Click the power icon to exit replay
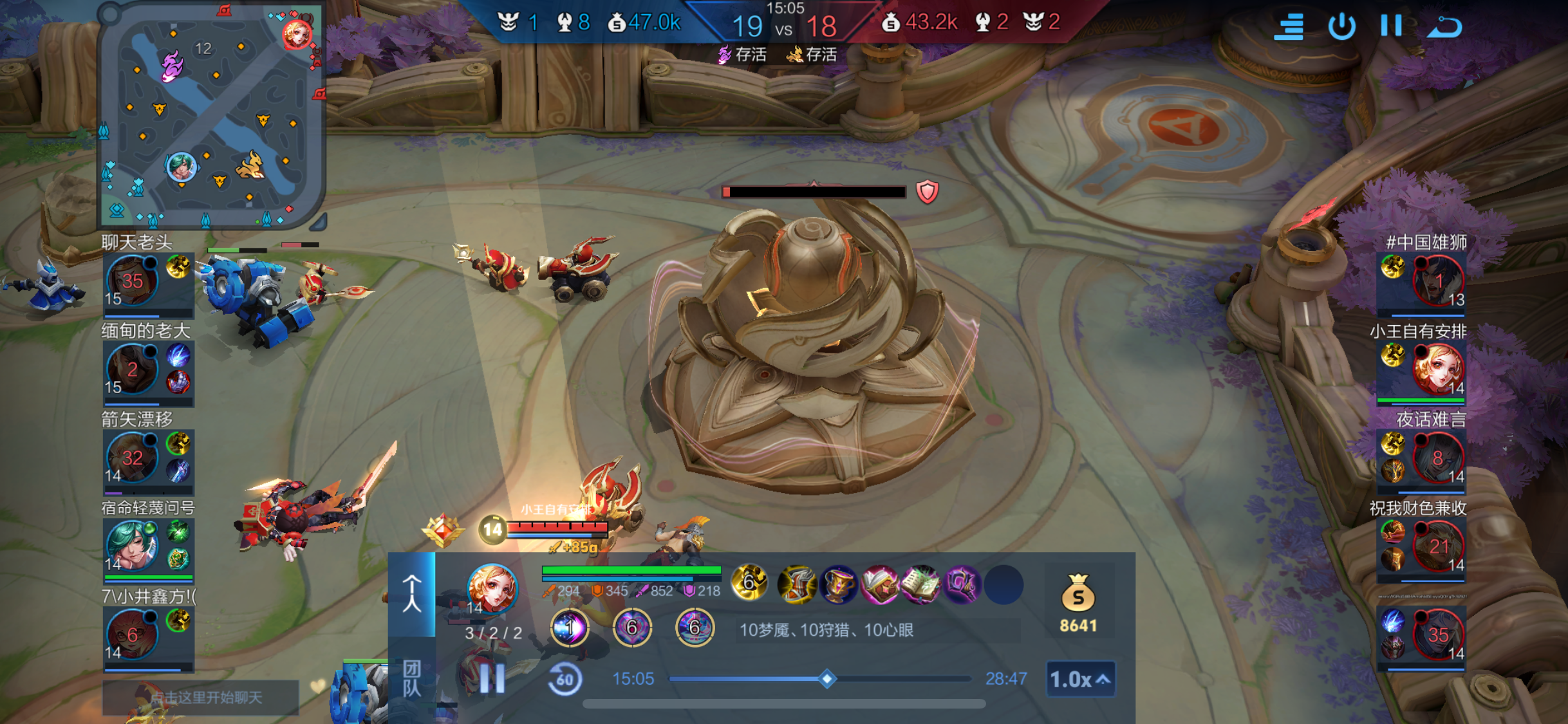 tap(1341, 26)
